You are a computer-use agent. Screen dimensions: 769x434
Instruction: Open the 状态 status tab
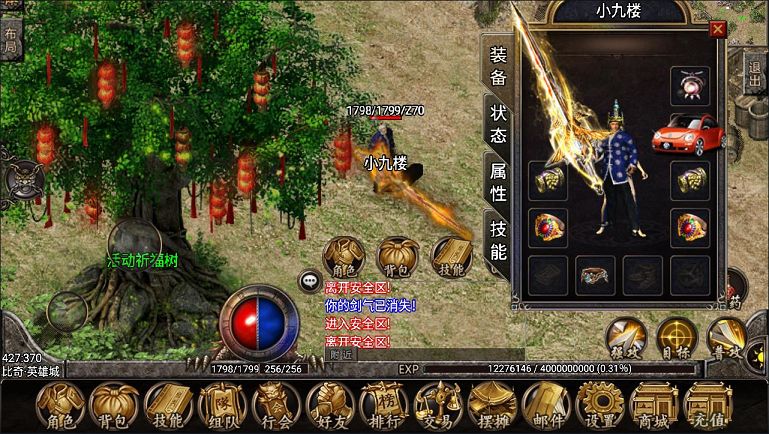click(498, 125)
